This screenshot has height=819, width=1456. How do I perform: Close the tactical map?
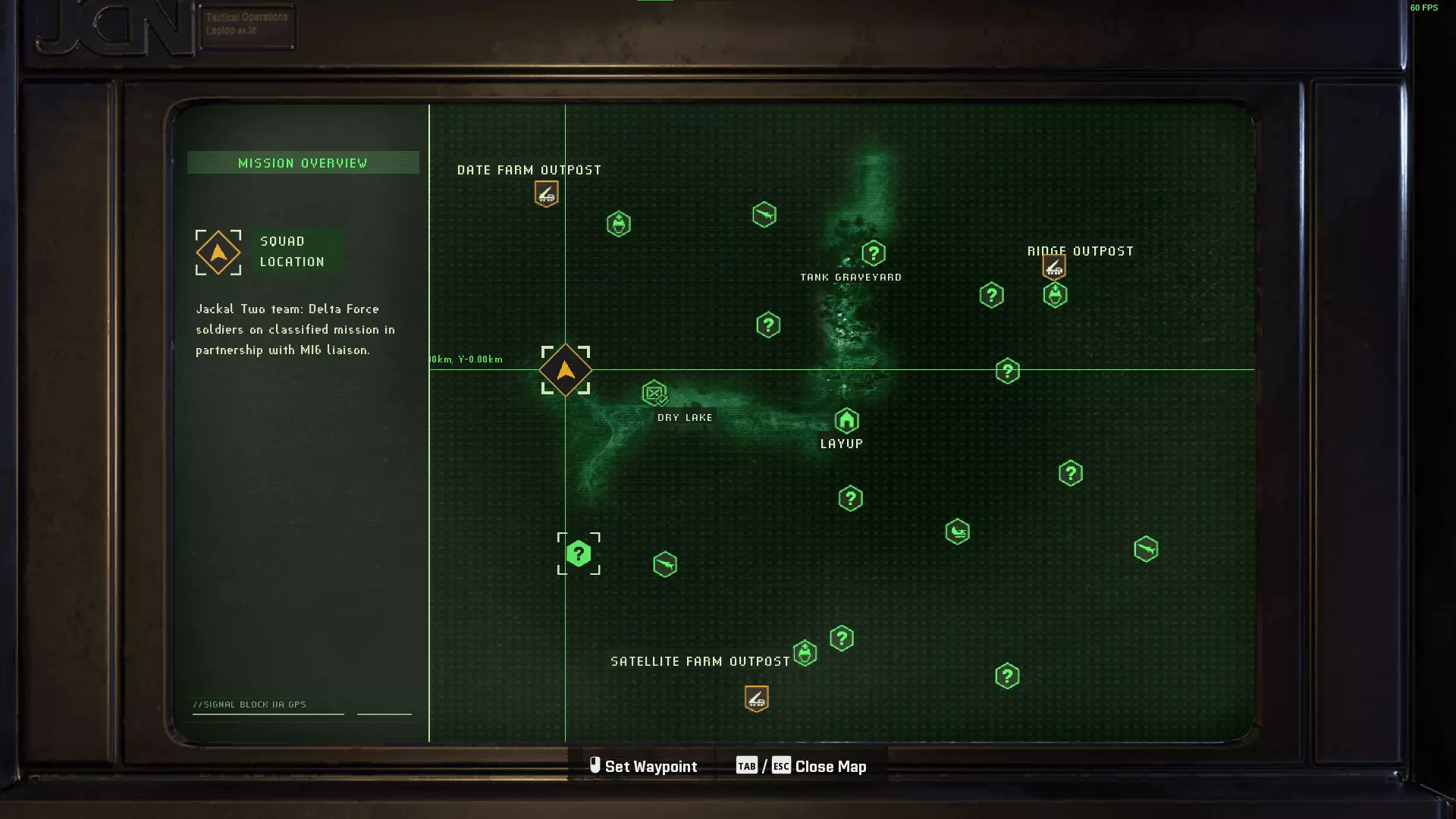point(830,767)
